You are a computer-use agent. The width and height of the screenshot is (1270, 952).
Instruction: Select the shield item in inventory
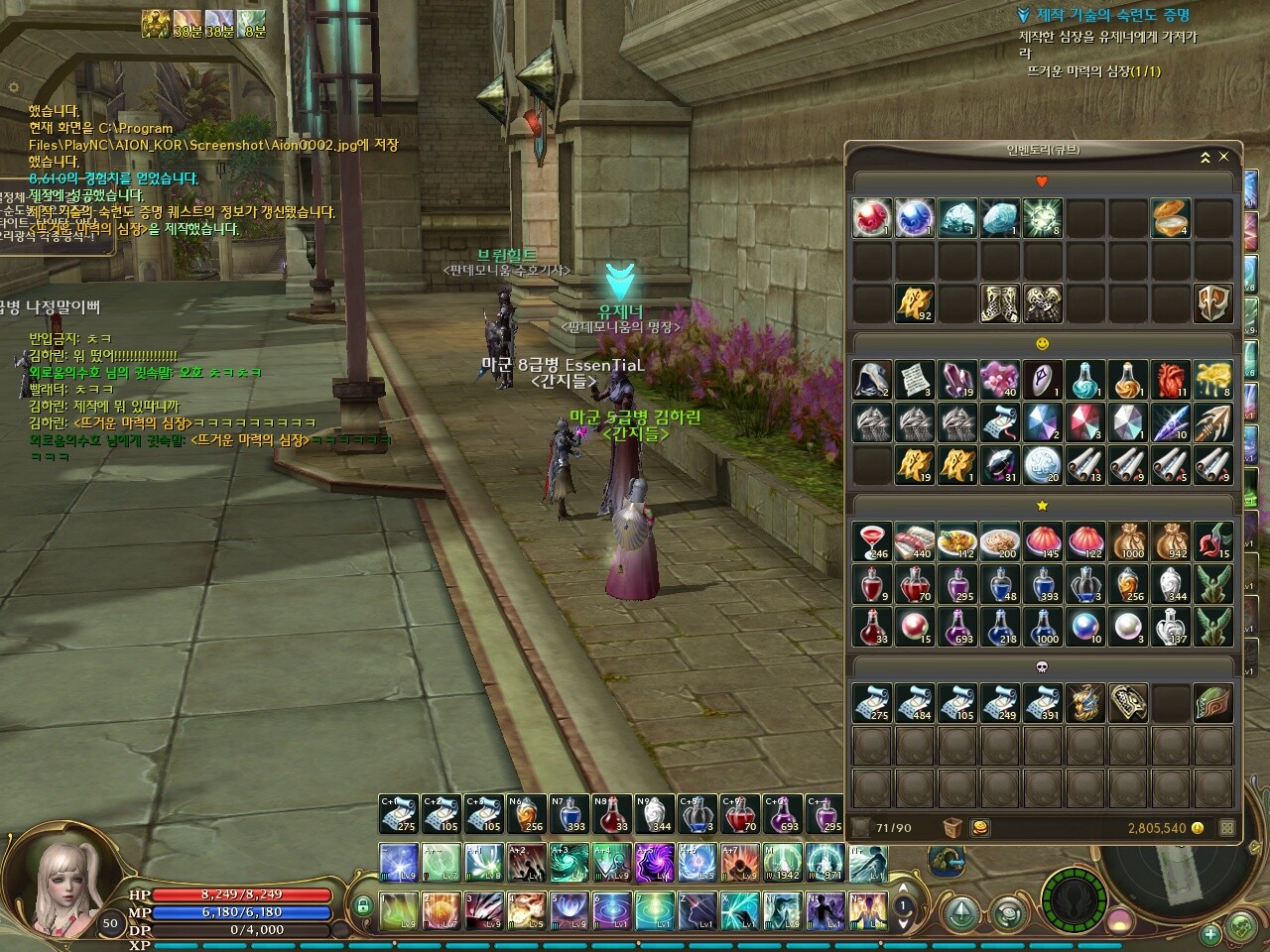[1212, 303]
